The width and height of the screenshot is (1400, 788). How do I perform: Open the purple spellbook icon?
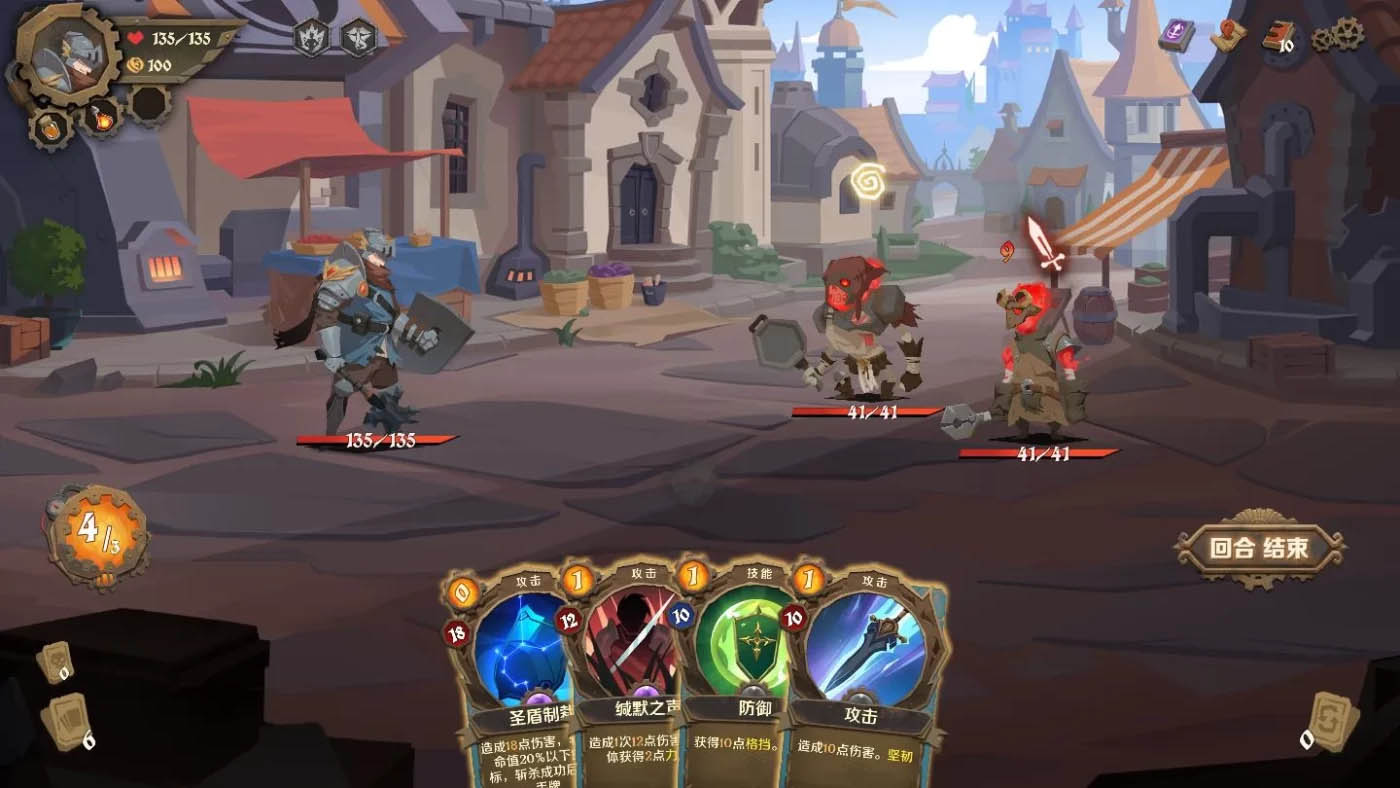(x=1176, y=36)
